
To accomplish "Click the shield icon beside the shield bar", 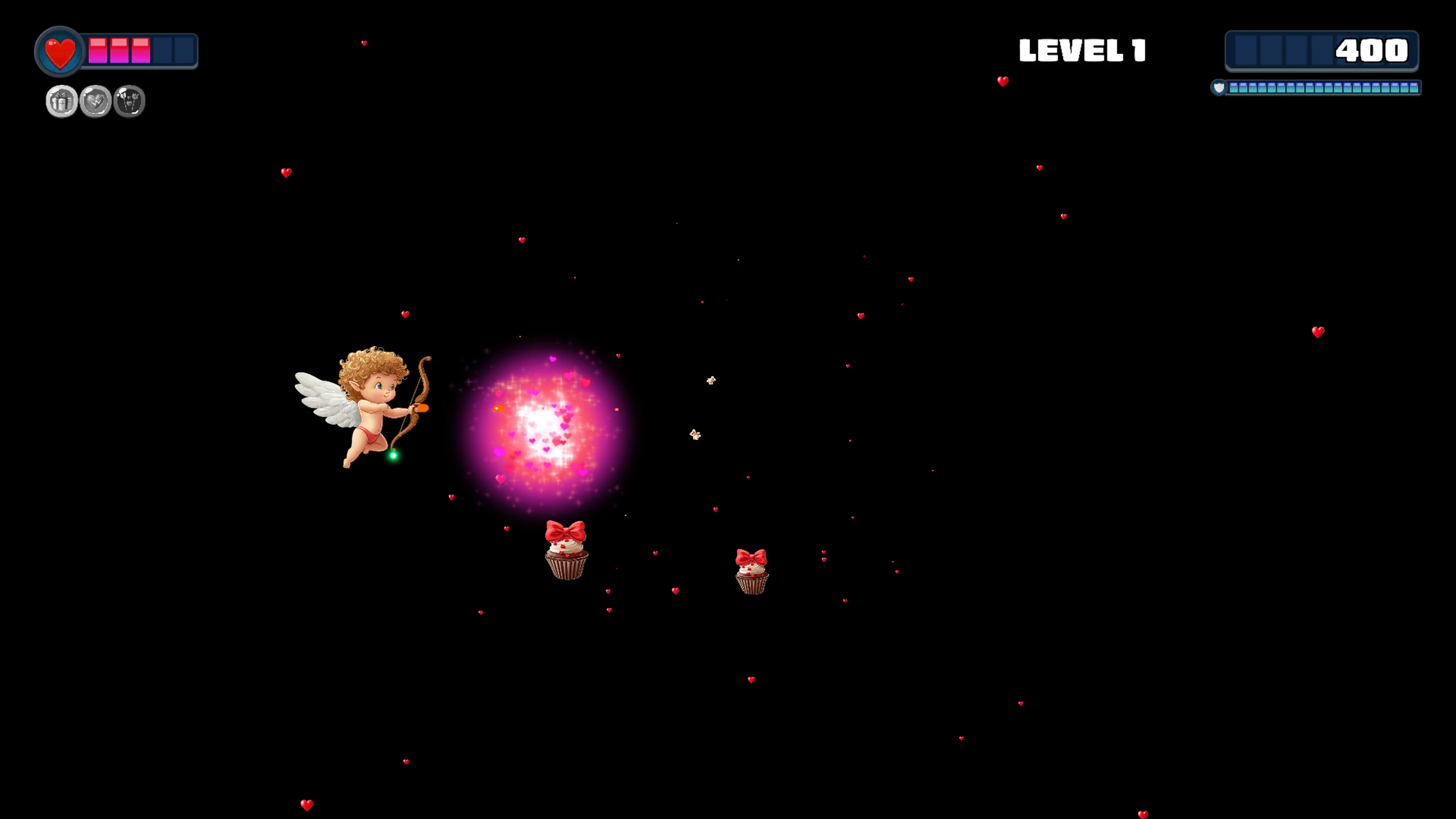I will point(1219,88).
